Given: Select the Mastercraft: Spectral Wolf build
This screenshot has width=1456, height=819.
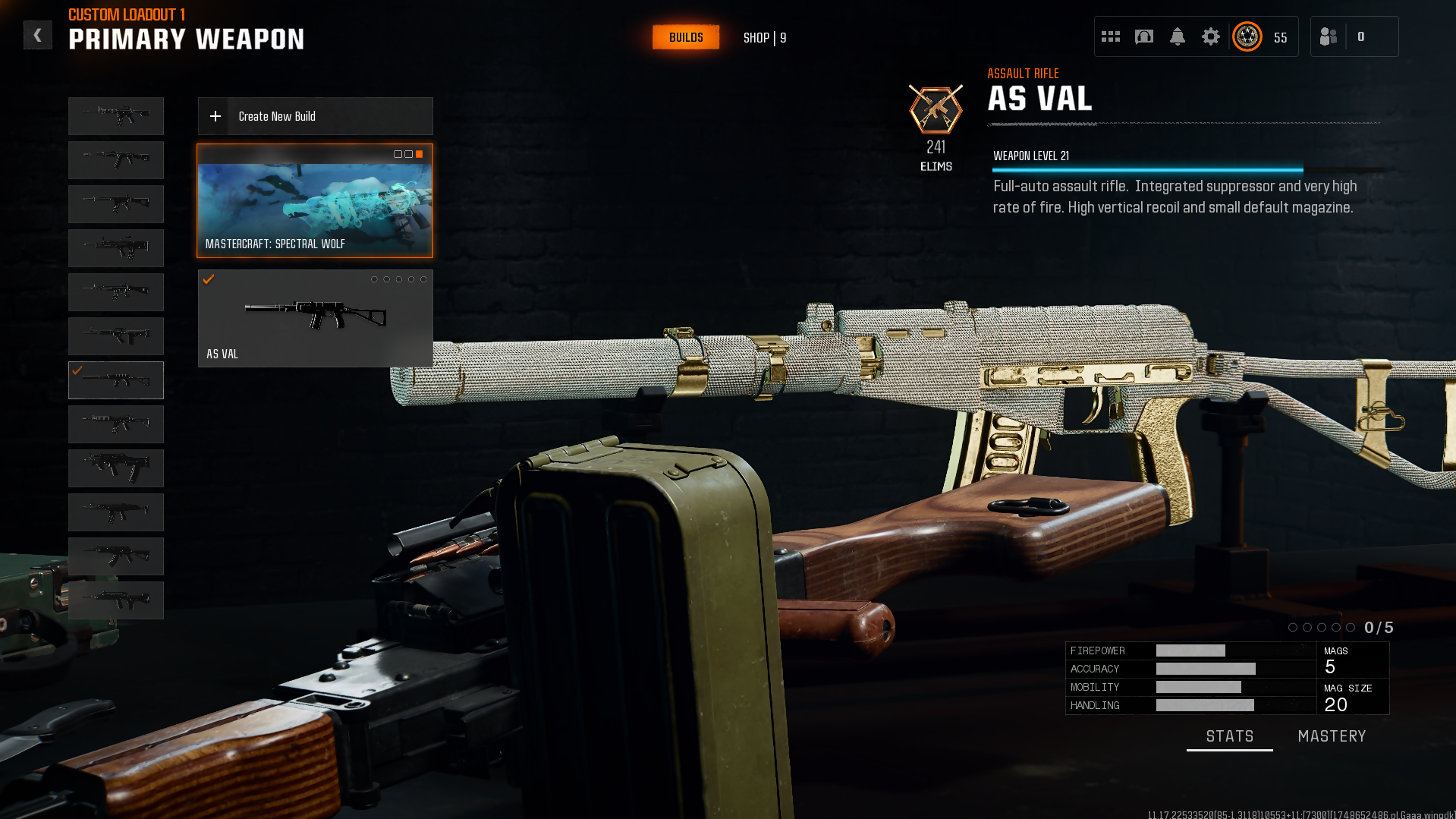Looking at the screenshot, I should coord(315,201).
